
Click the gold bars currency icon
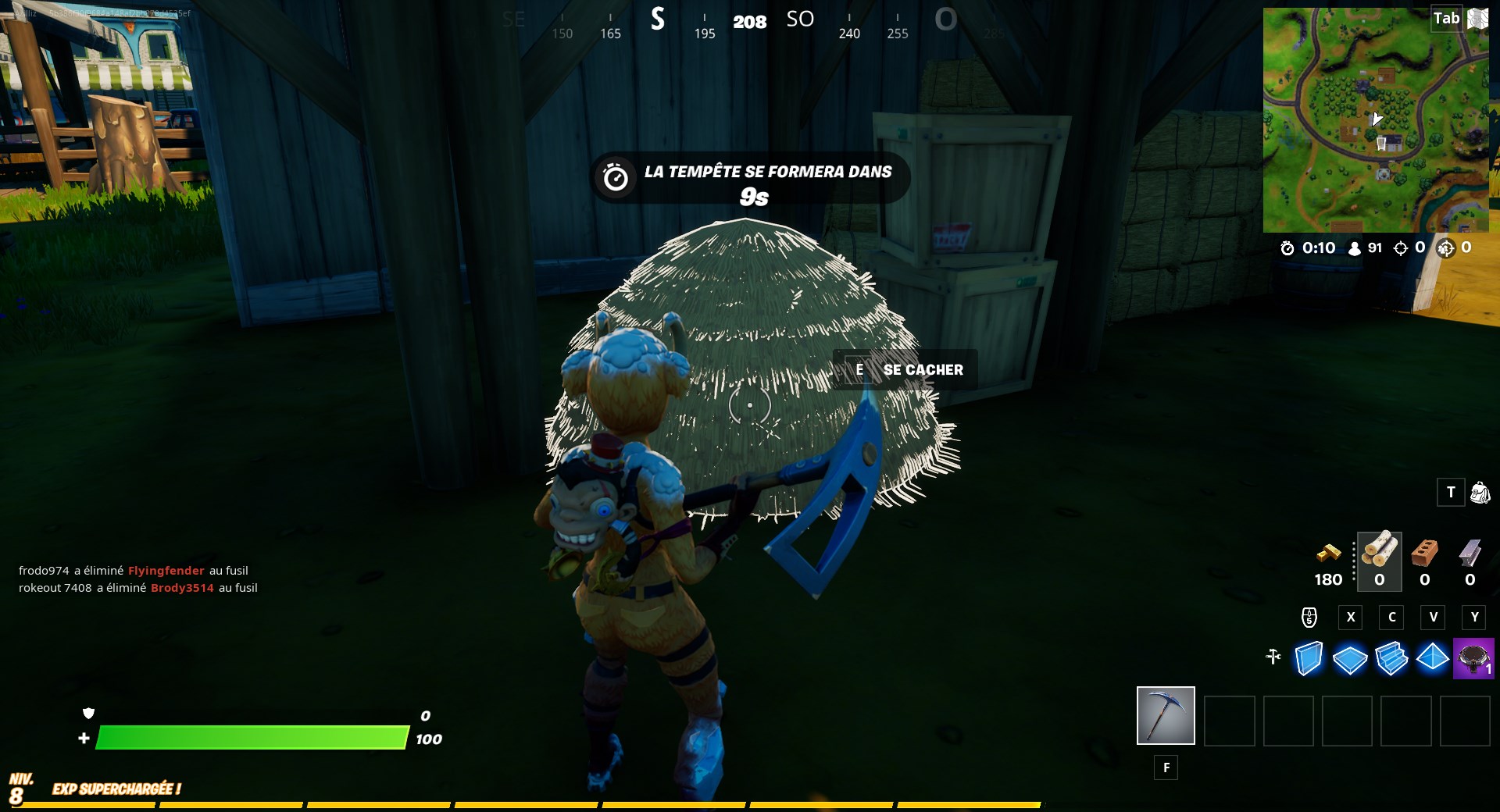[1327, 556]
